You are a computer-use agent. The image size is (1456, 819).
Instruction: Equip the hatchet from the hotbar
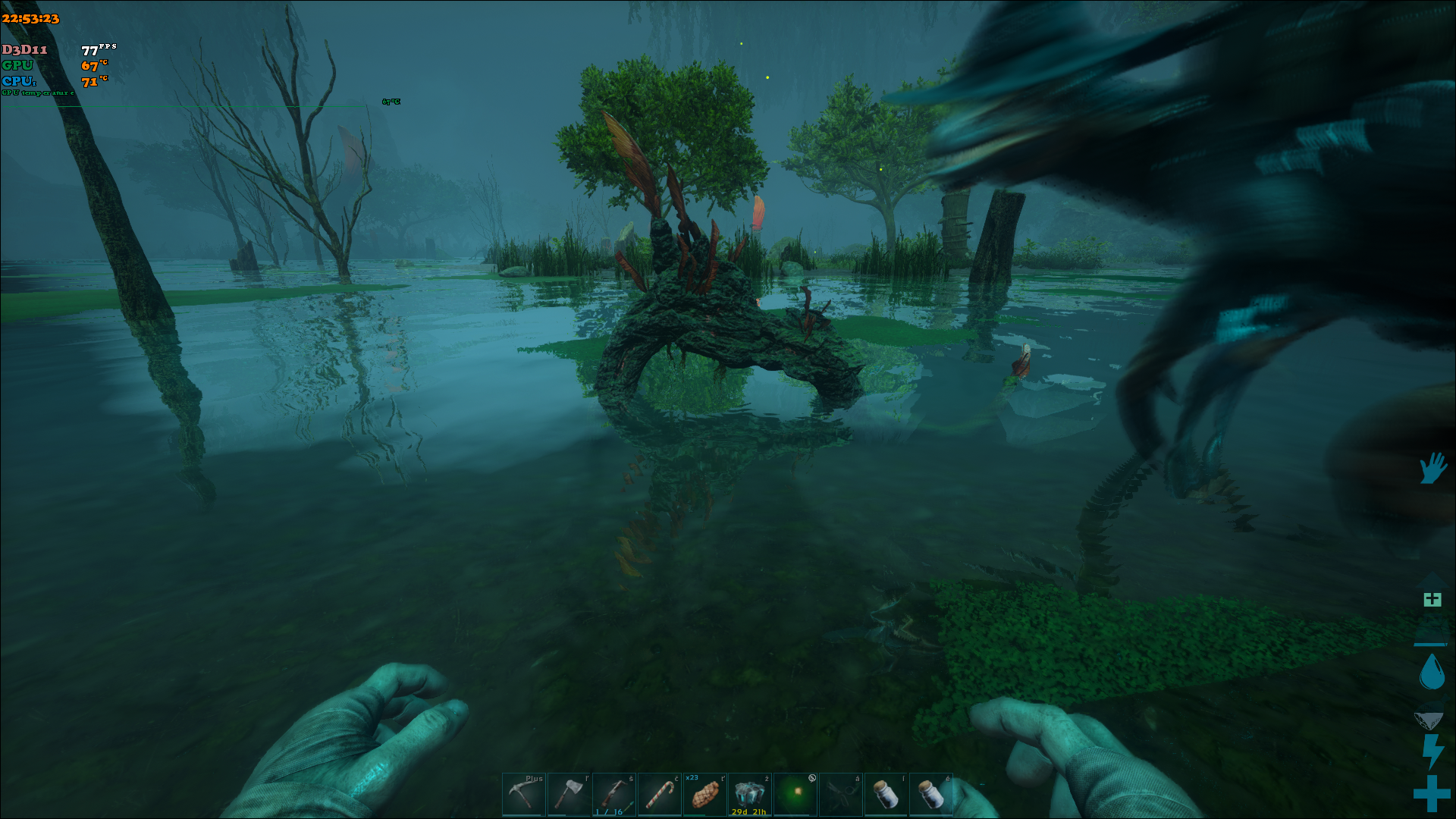(569, 794)
